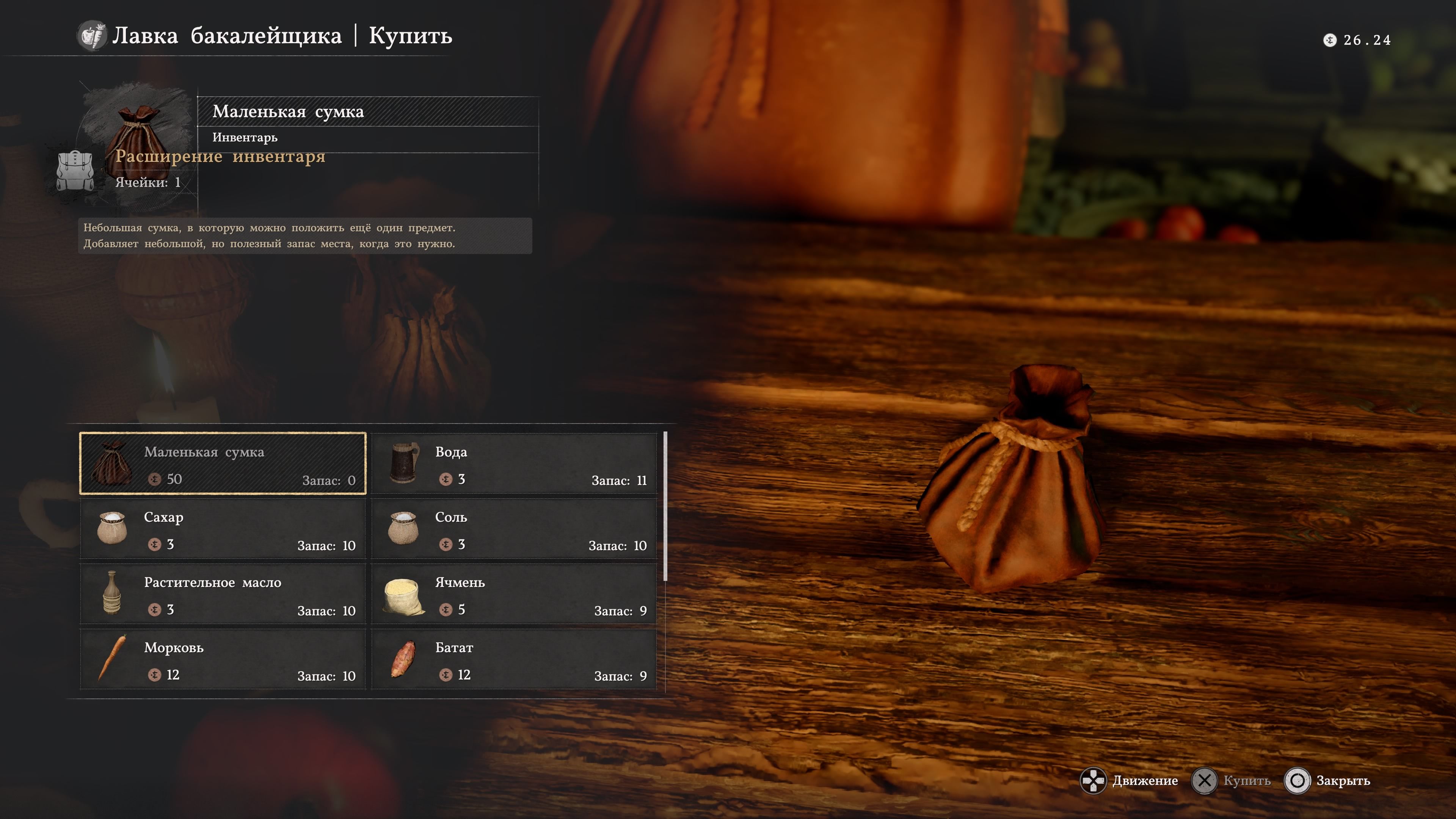The width and height of the screenshot is (1456, 819).
Task: Pick the Морковь carrot entry
Action: [x=223, y=659]
